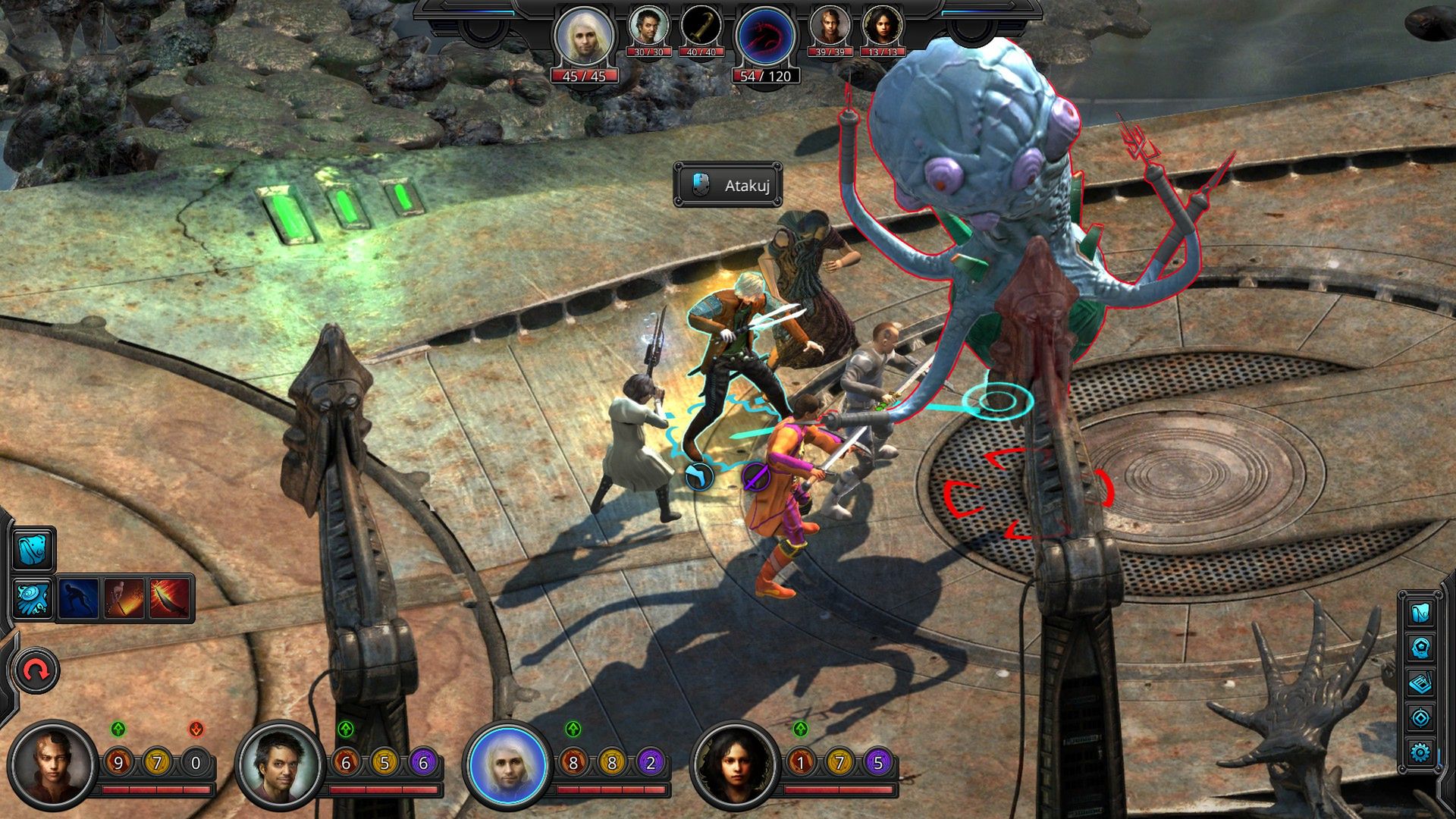Select the curly dark-haired woman party portrait
This screenshot has height=819, width=1456.
[735, 764]
